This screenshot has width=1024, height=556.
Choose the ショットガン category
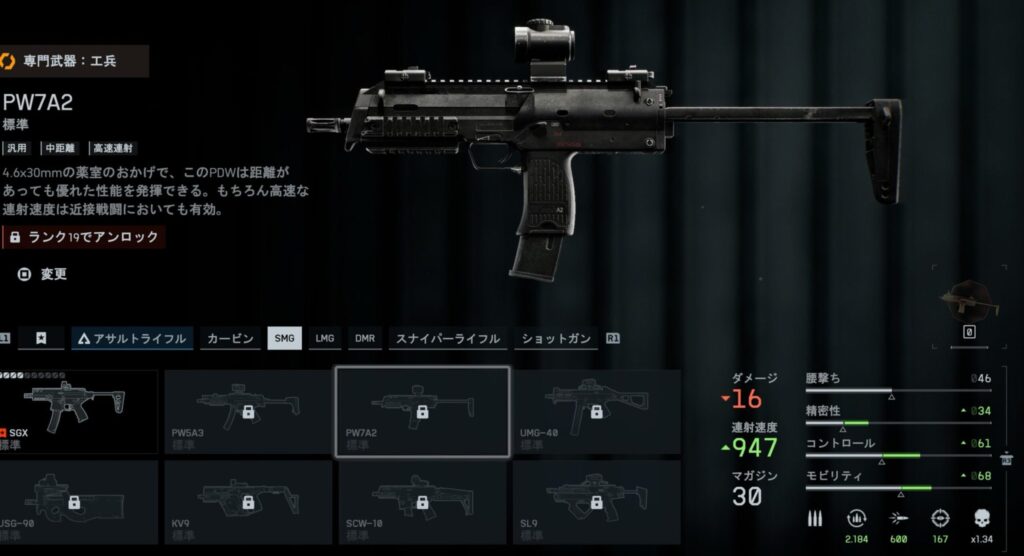coord(556,338)
